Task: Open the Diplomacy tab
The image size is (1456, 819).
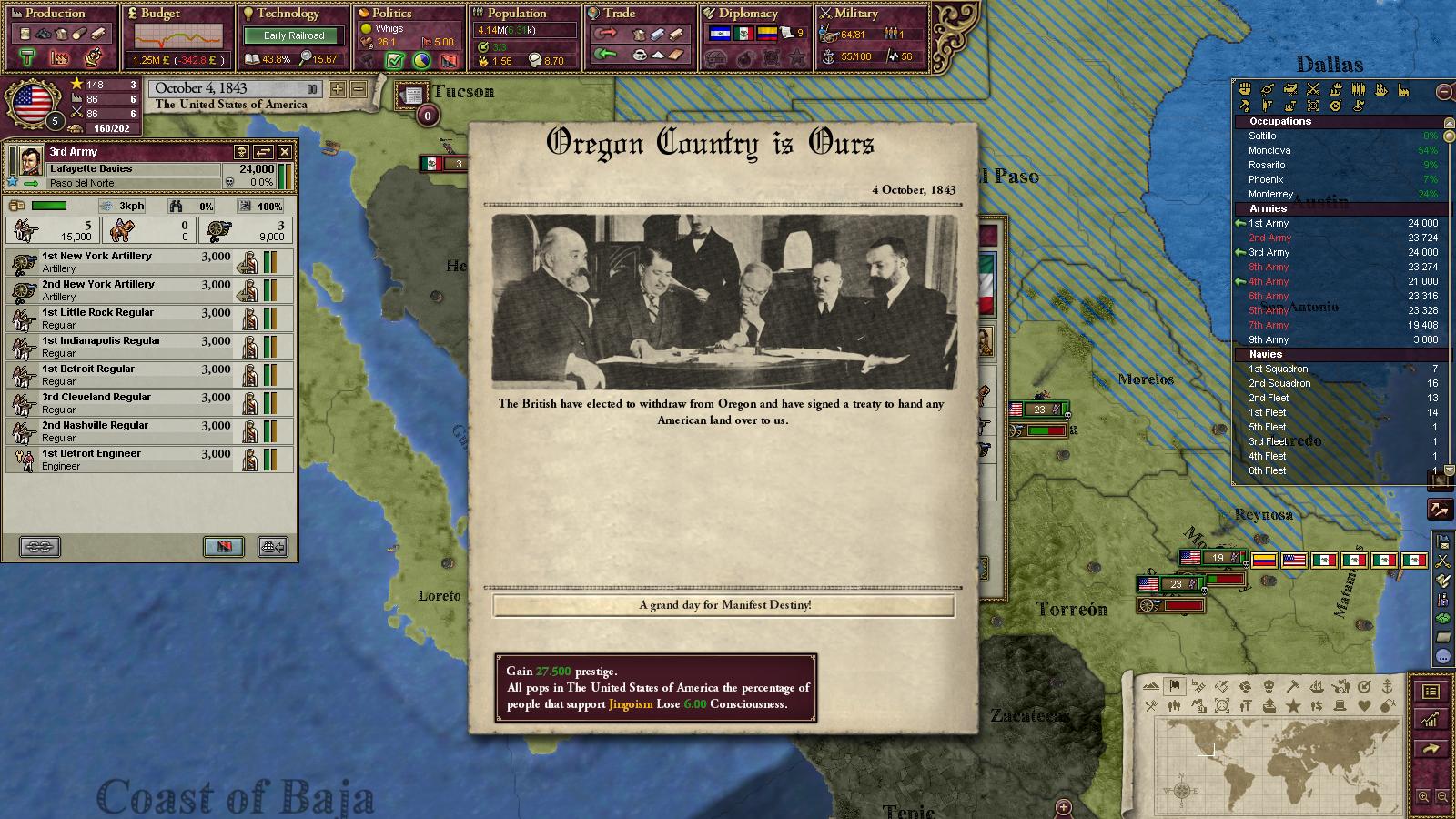Action: [747, 14]
